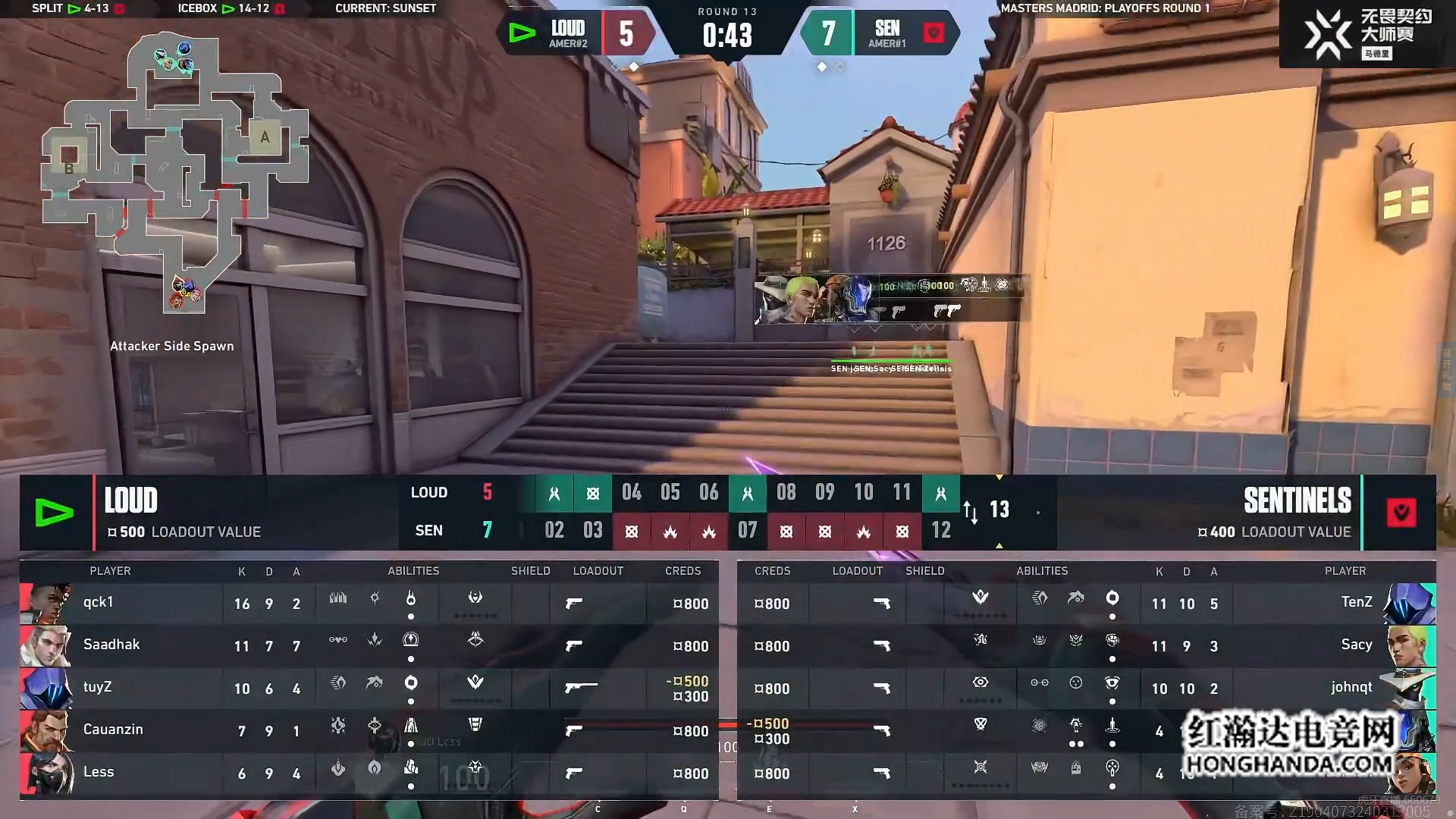This screenshot has height=819, width=1456.
Task: Click TenZ's agent portrait
Action: [1410, 604]
